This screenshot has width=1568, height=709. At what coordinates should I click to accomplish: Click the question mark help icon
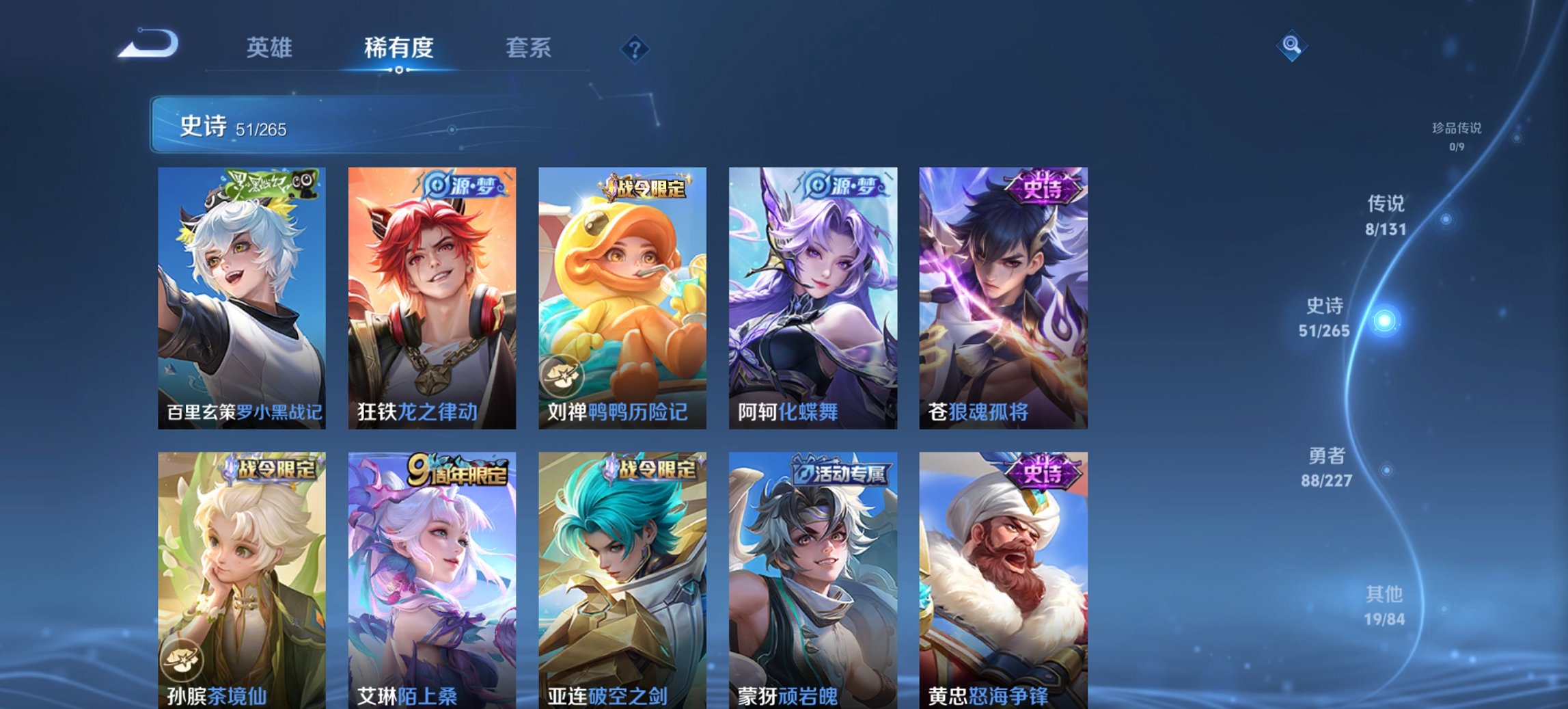tap(632, 48)
